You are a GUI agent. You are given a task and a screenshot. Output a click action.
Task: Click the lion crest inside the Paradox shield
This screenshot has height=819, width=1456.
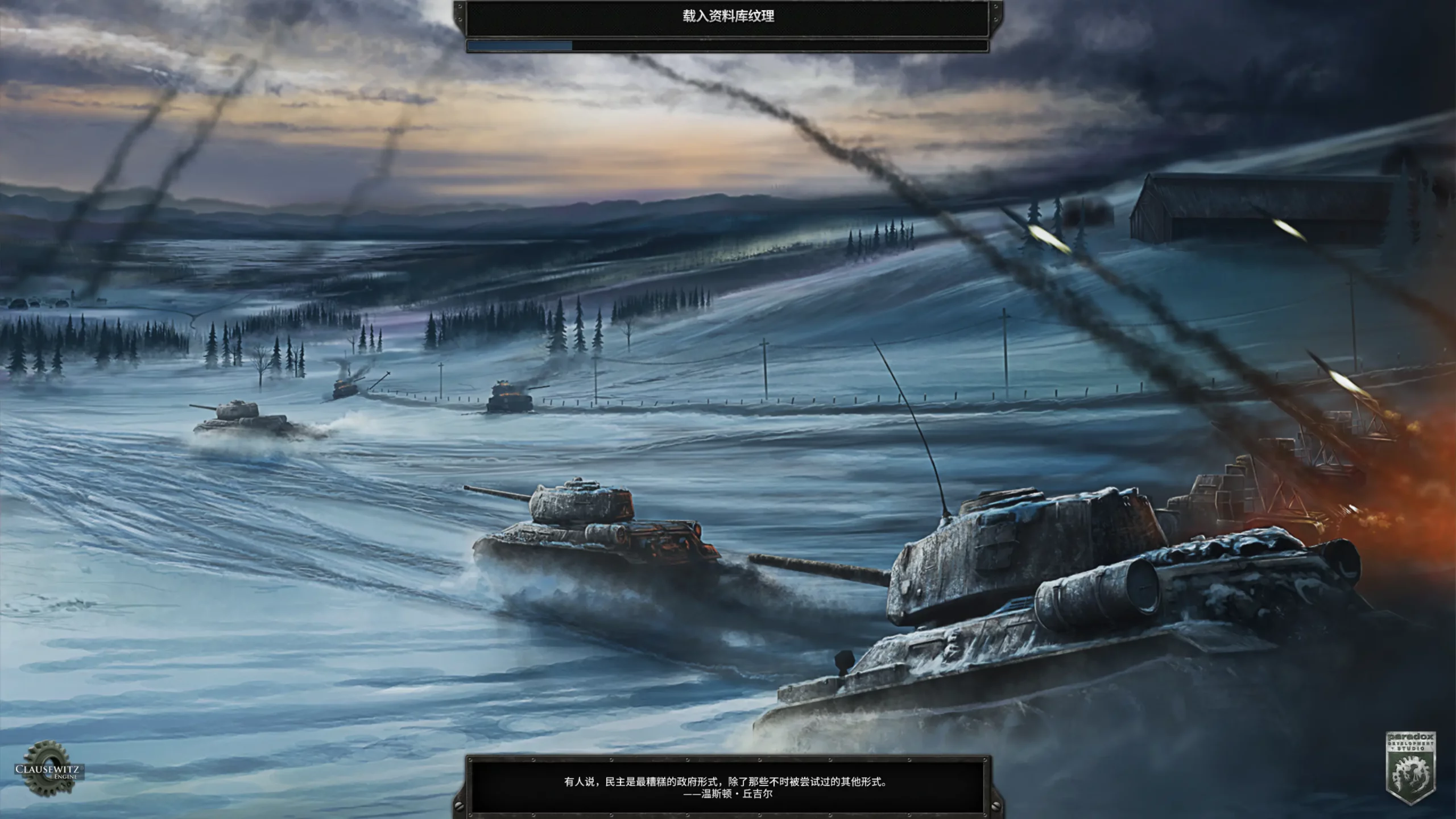pyautogui.click(x=1410, y=775)
